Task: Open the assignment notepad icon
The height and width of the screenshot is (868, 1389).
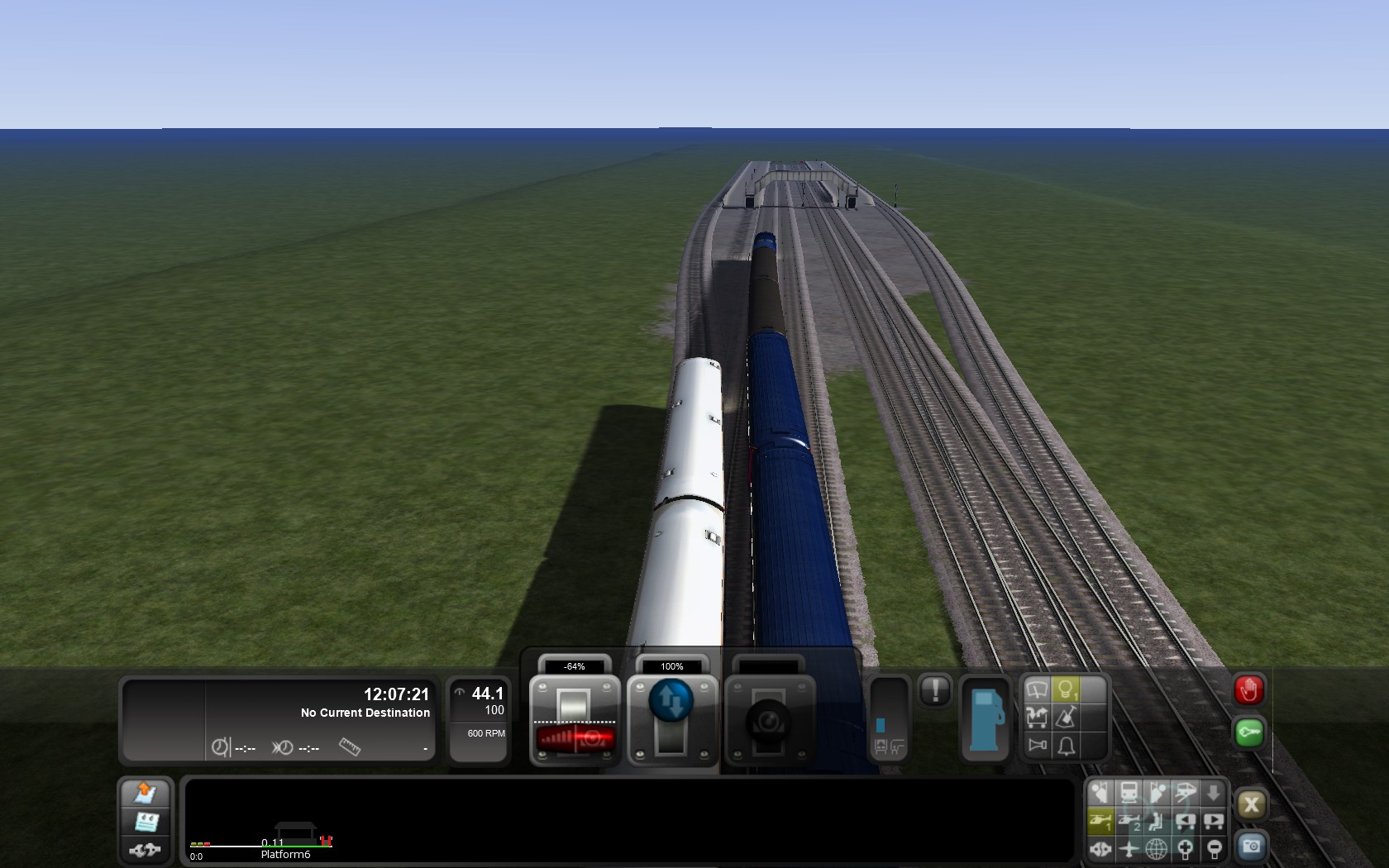Action: click(146, 822)
